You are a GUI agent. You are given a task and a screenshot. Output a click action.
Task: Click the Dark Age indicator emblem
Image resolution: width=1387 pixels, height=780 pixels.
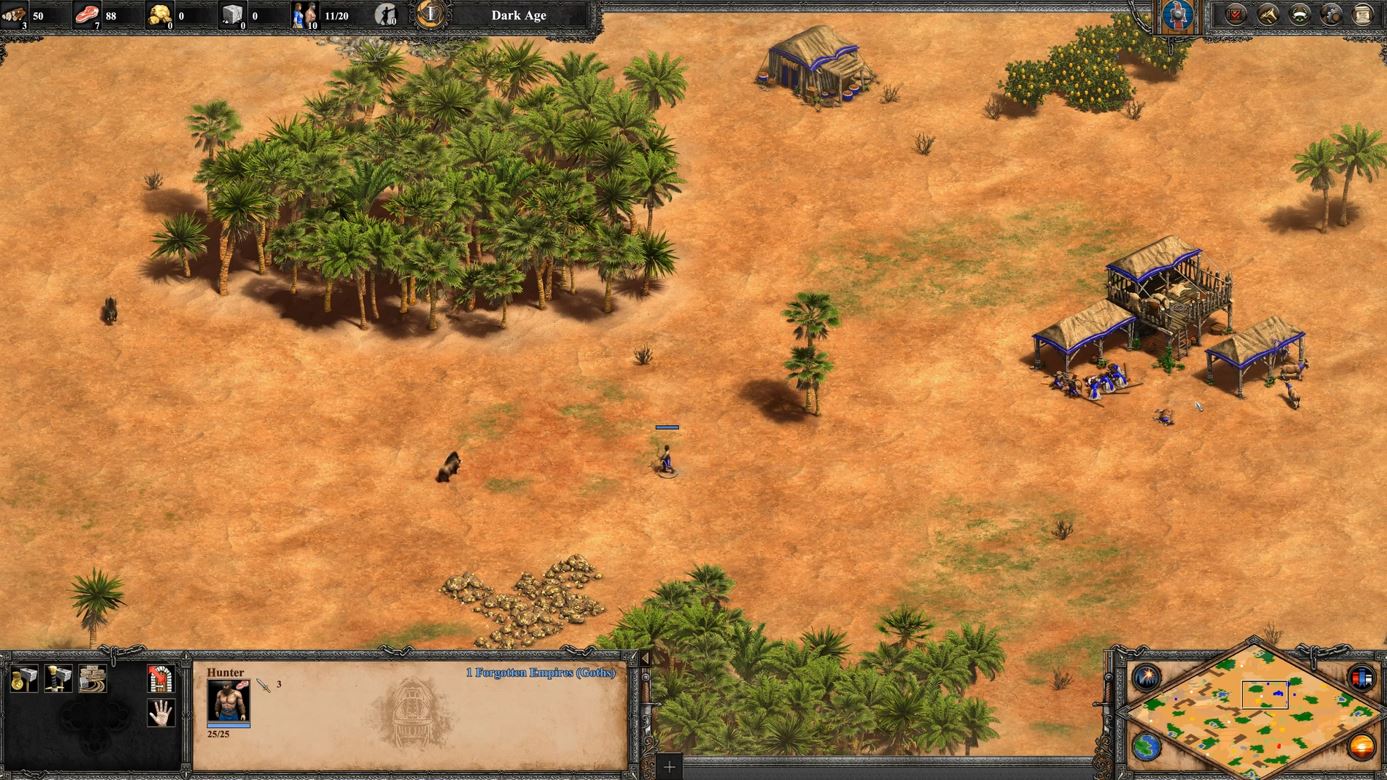pyautogui.click(x=430, y=15)
